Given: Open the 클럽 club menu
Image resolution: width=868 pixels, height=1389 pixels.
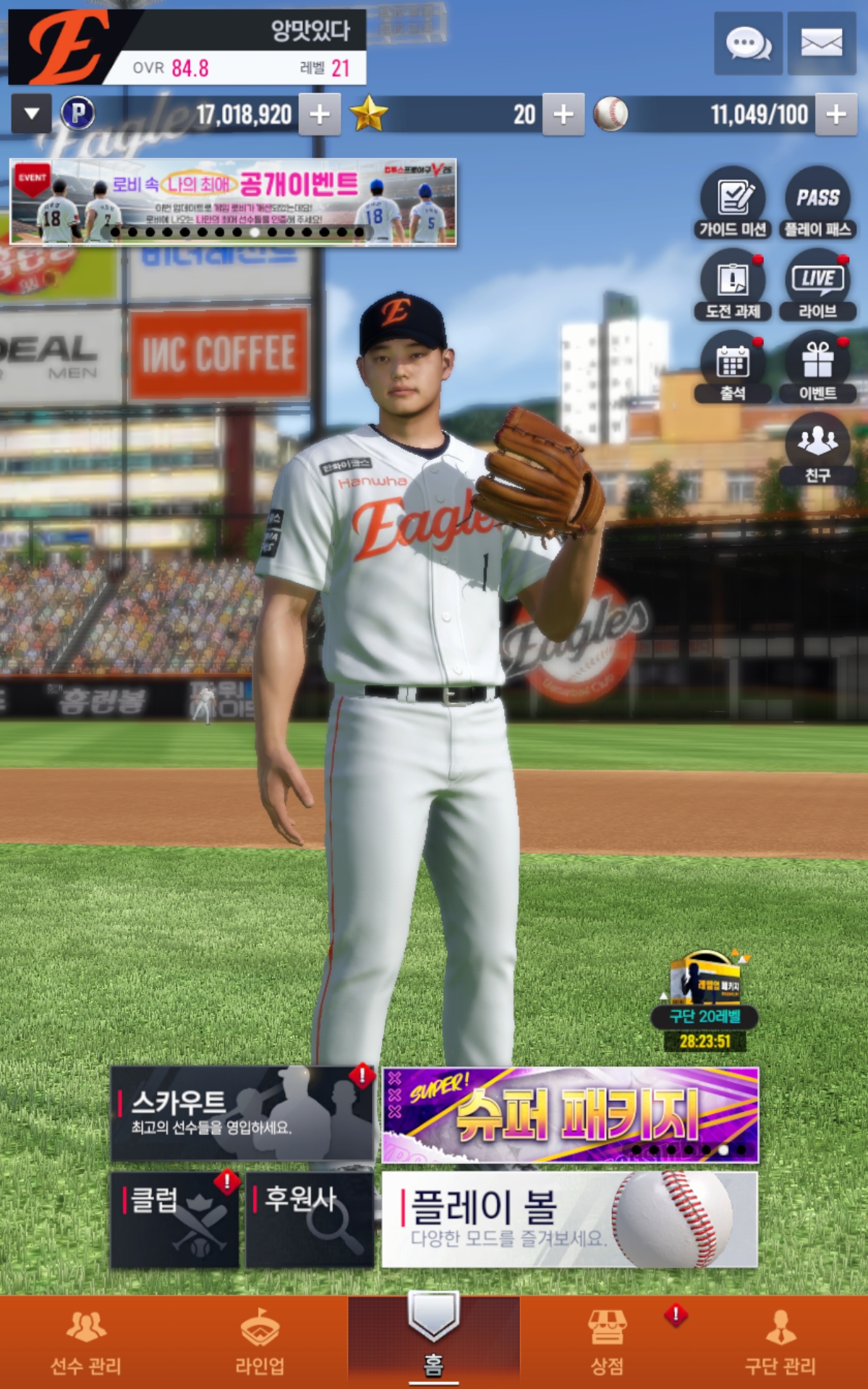Looking at the screenshot, I should pyautogui.click(x=174, y=1220).
